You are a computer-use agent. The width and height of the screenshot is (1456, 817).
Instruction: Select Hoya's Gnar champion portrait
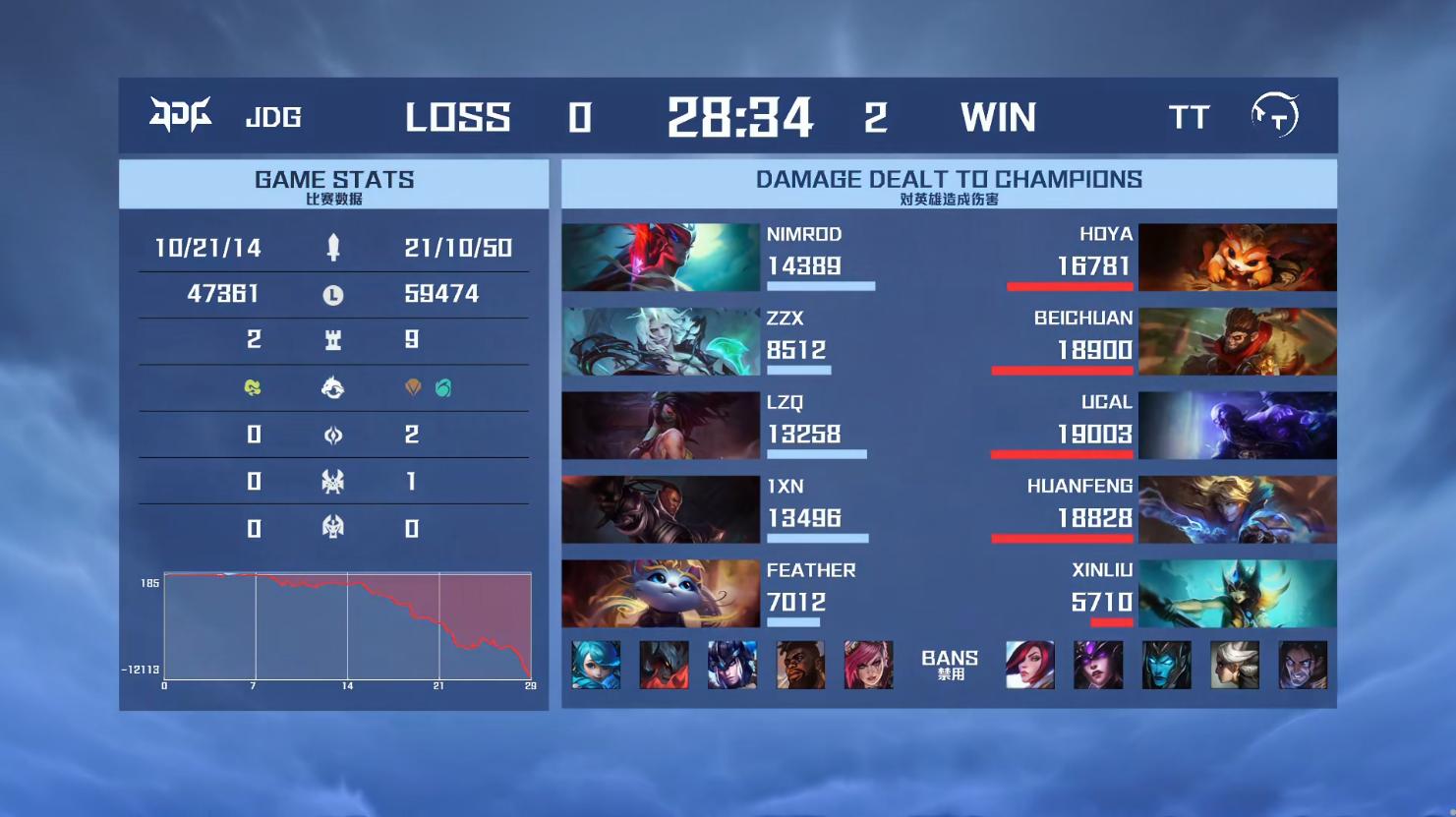tap(1237, 258)
